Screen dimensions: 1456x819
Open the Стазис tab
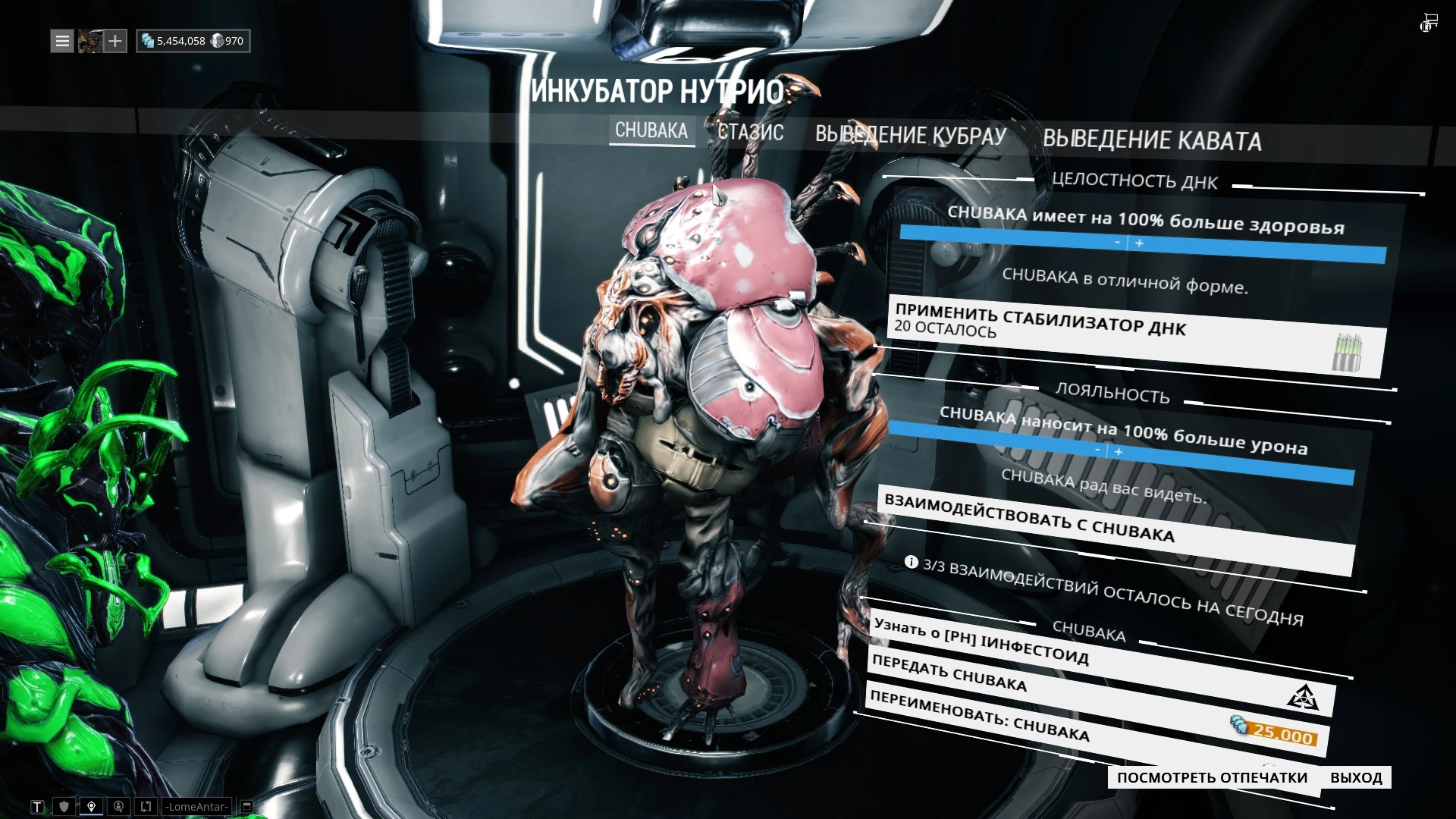click(x=750, y=133)
